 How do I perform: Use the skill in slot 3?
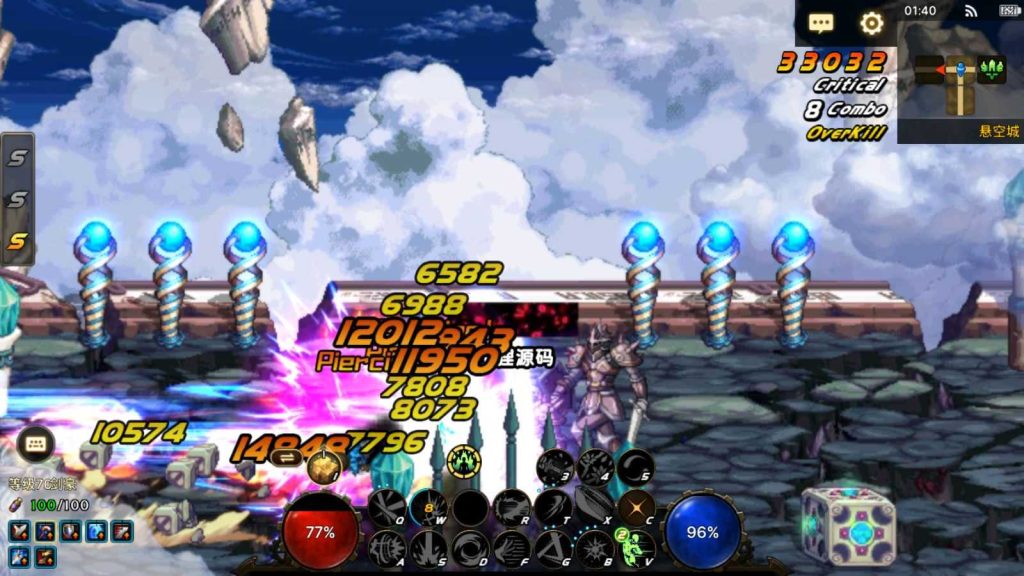click(x=553, y=466)
